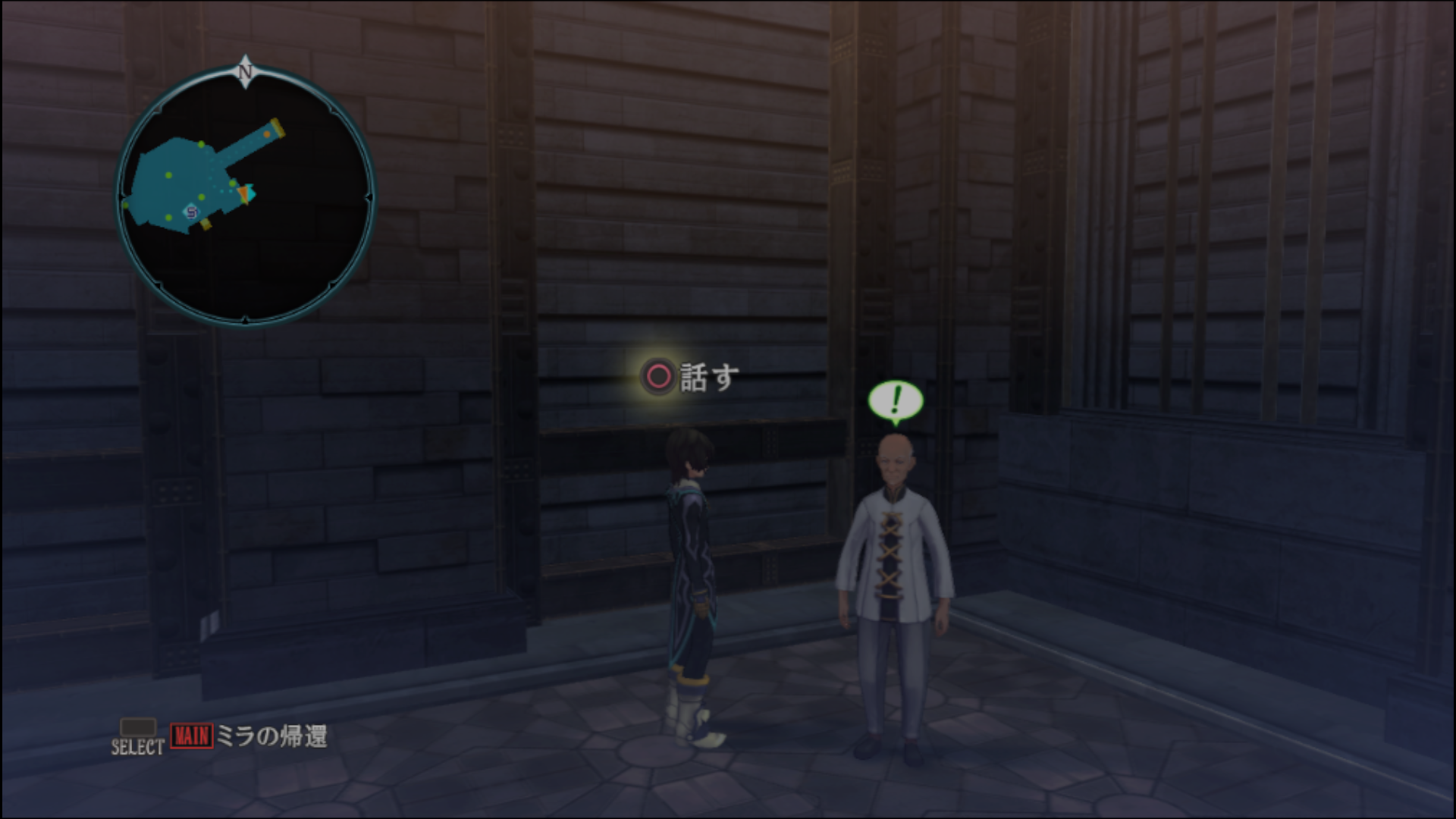Image resolution: width=1456 pixels, height=819 pixels.
Task: Select the MAIN quest tracker ミラの帰還
Action: [x=249, y=736]
